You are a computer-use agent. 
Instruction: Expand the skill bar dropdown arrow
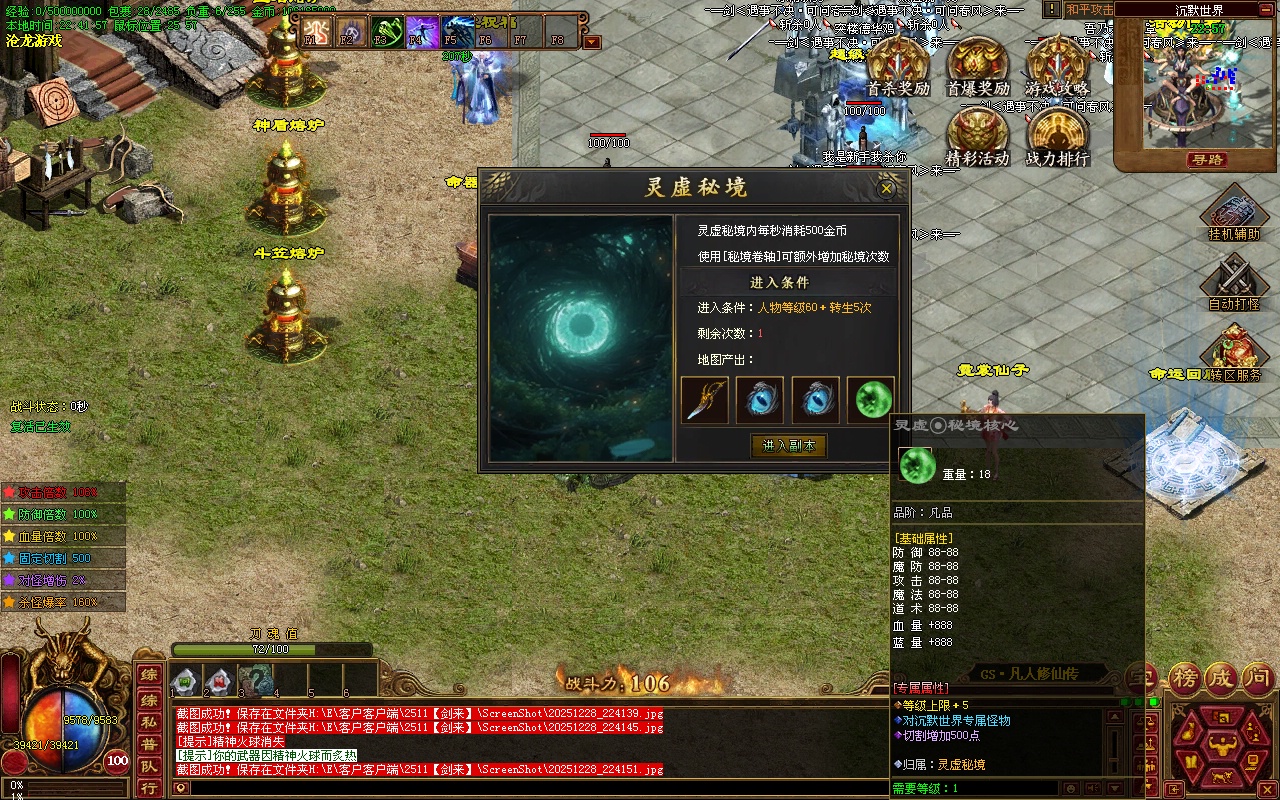tap(592, 42)
